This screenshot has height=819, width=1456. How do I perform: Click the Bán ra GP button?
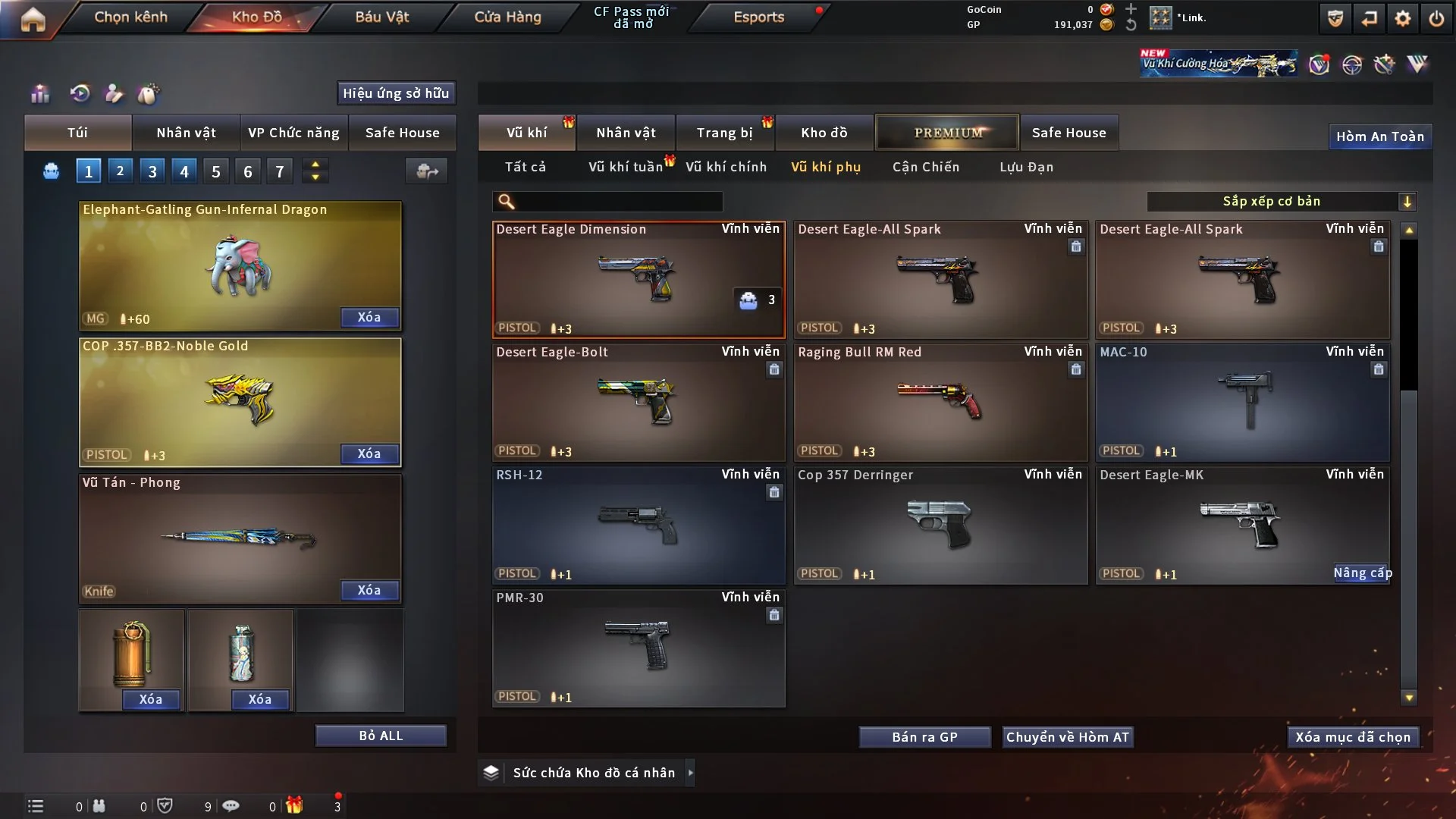point(924,737)
